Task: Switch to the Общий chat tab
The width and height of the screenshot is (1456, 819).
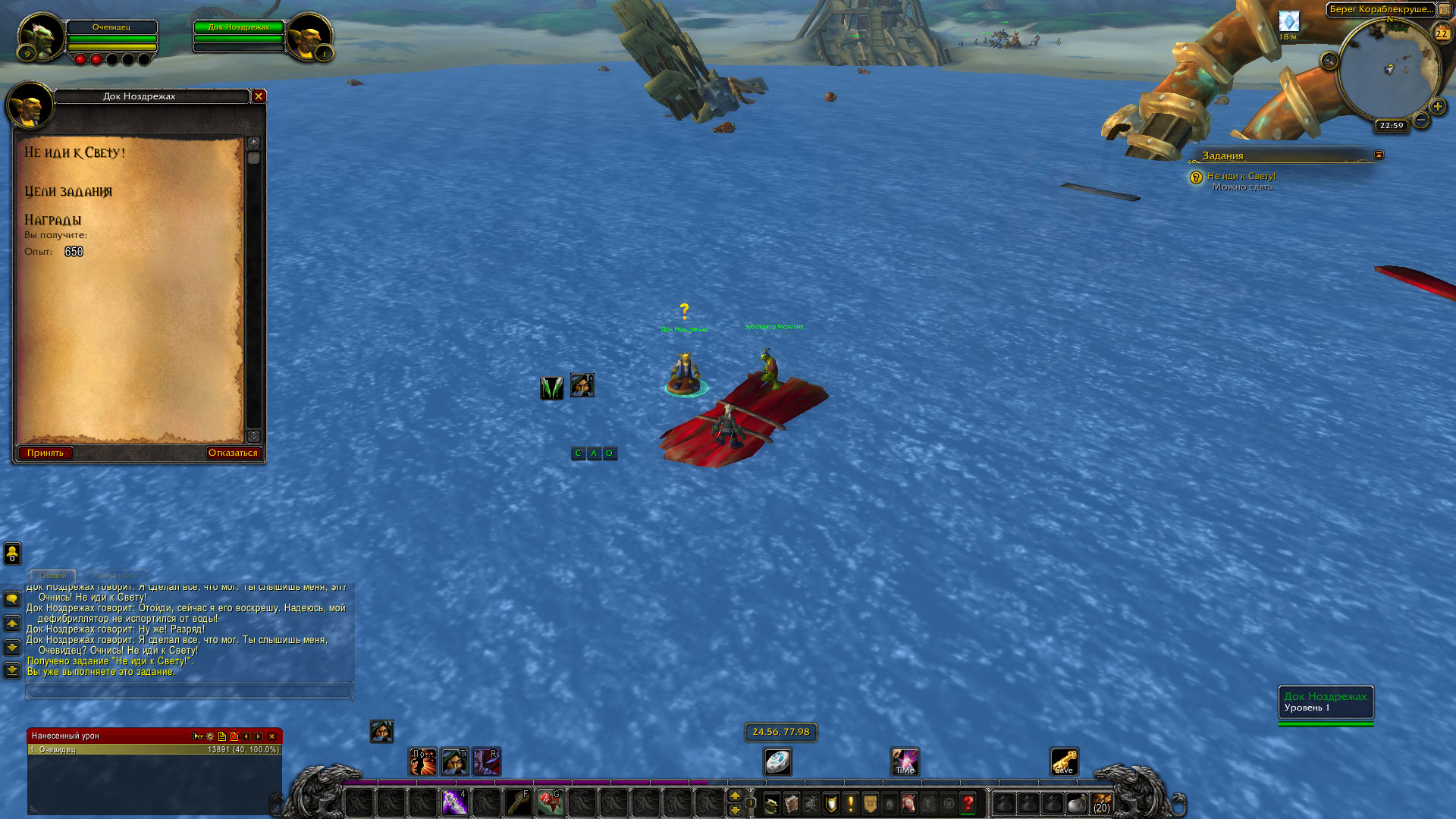Action: click(x=53, y=576)
